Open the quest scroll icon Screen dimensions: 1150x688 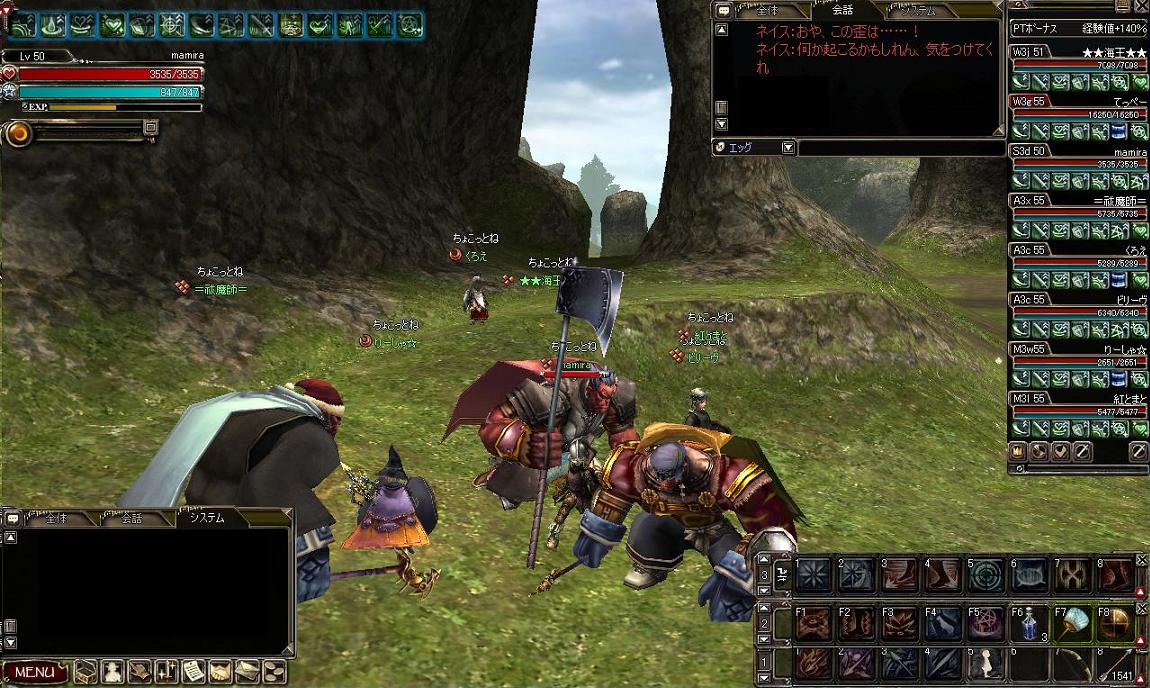[193, 672]
